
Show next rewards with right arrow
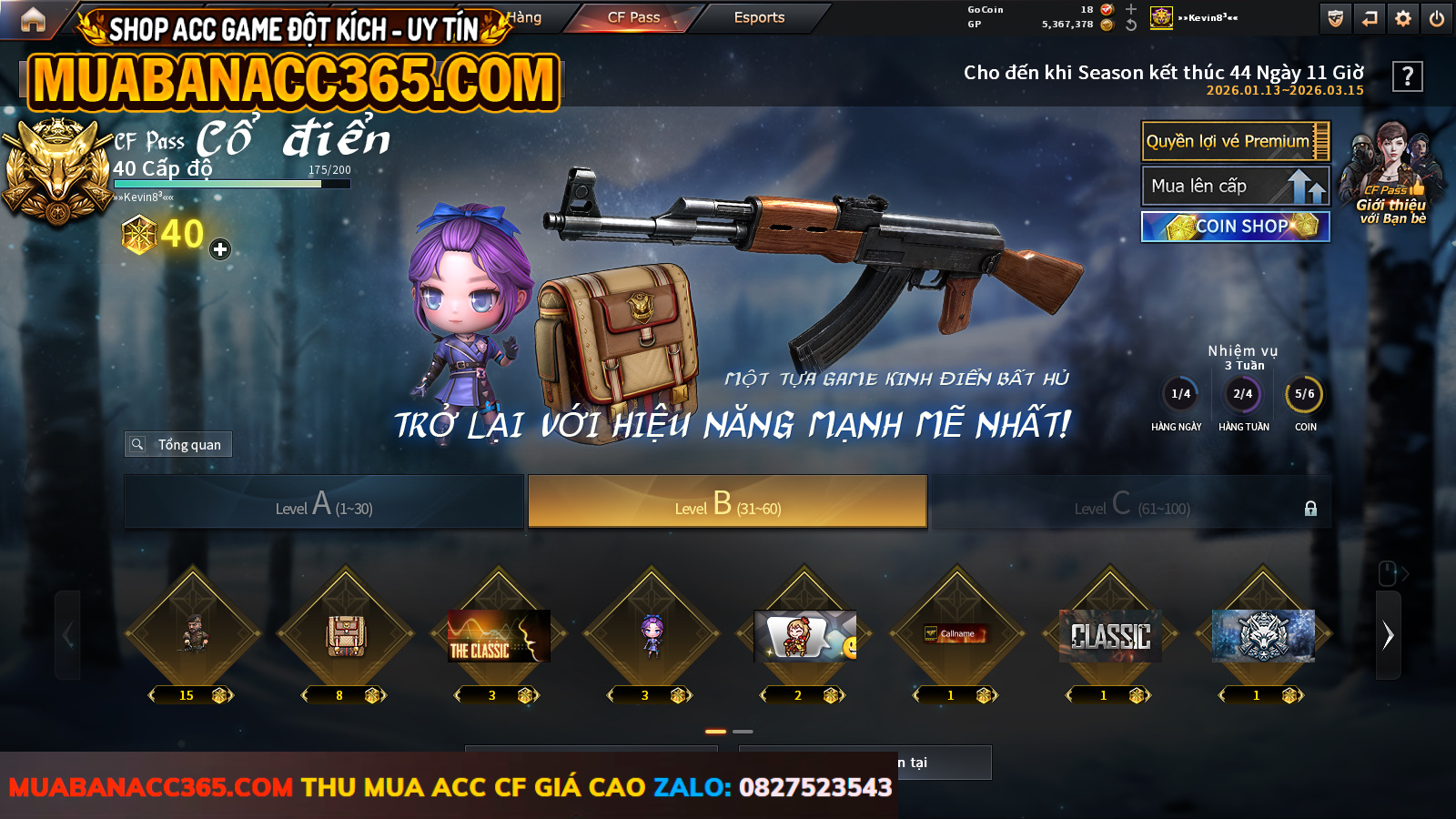coord(1388,635)
